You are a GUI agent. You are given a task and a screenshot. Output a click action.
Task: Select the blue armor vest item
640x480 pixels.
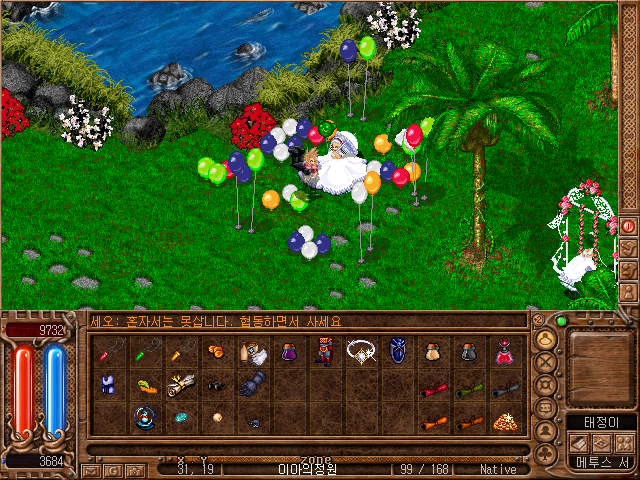109,386
